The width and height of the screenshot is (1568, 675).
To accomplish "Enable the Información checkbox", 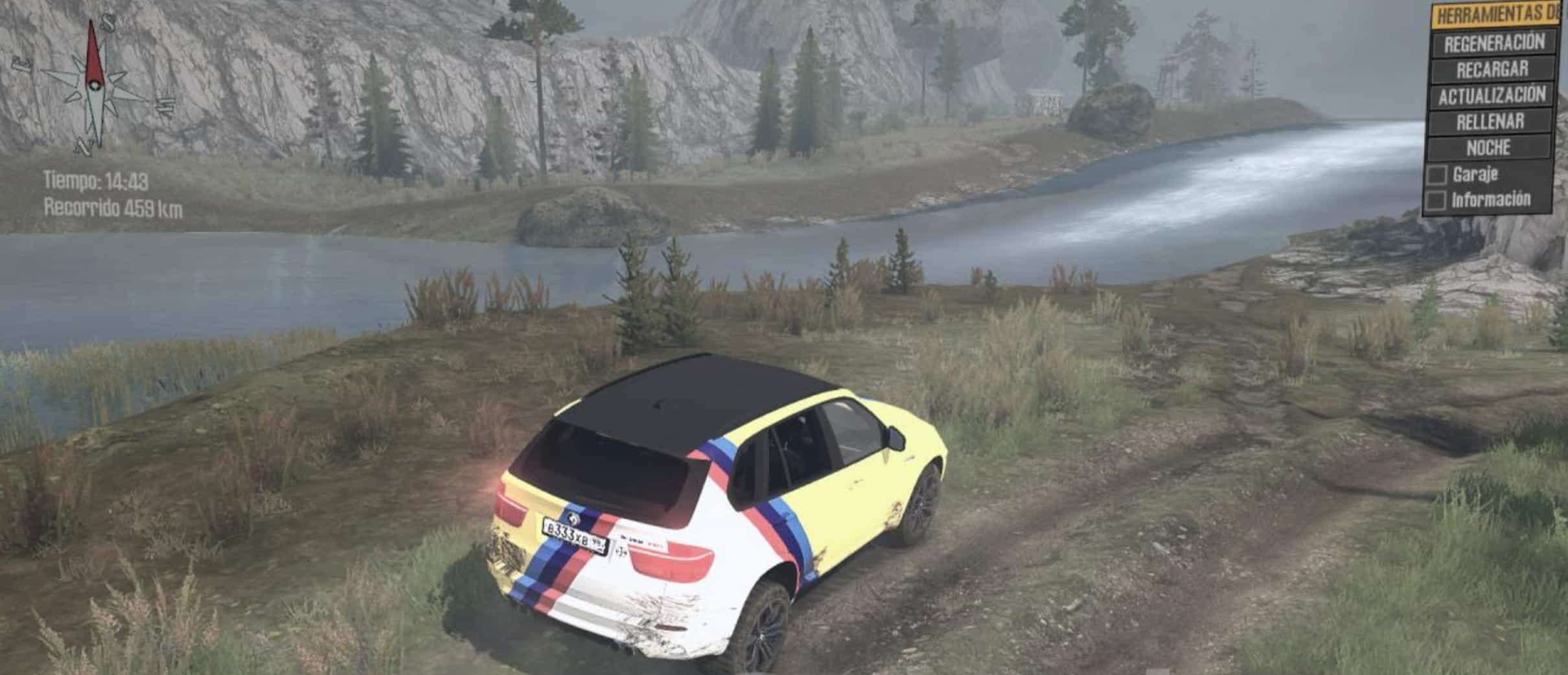I will click(1436, 201).
